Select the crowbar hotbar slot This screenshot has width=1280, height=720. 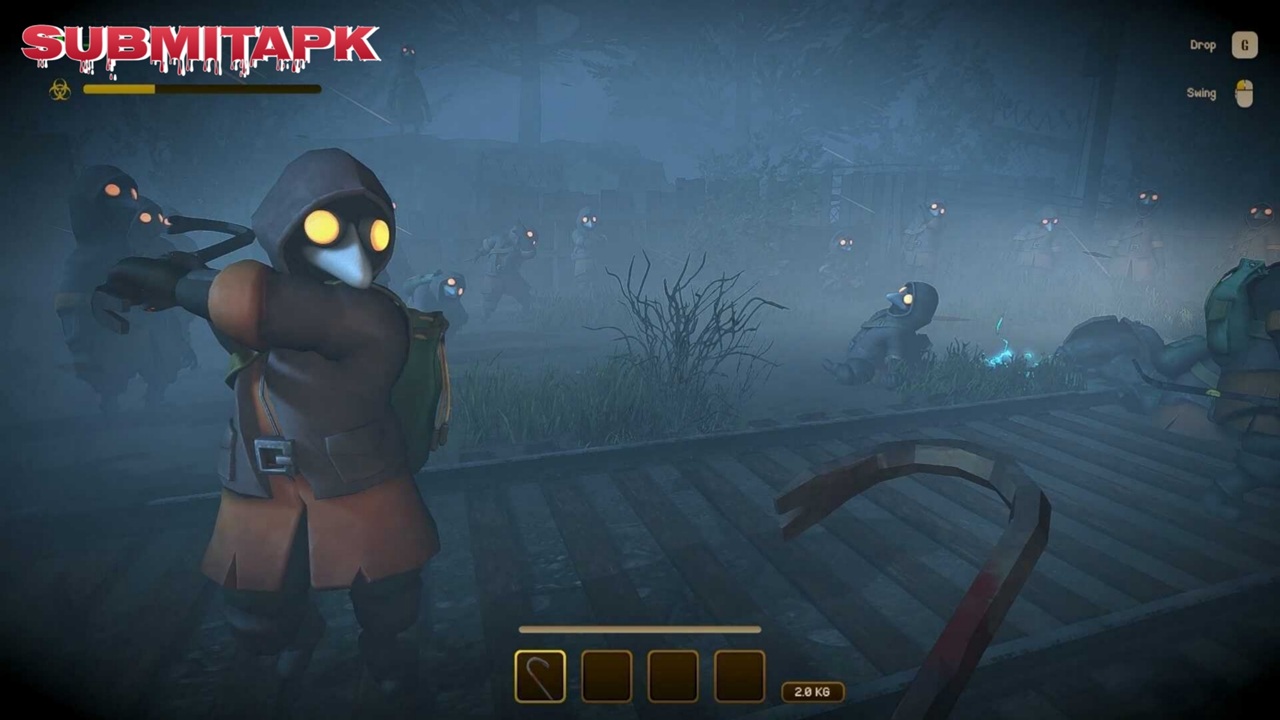tap(540, 676)
